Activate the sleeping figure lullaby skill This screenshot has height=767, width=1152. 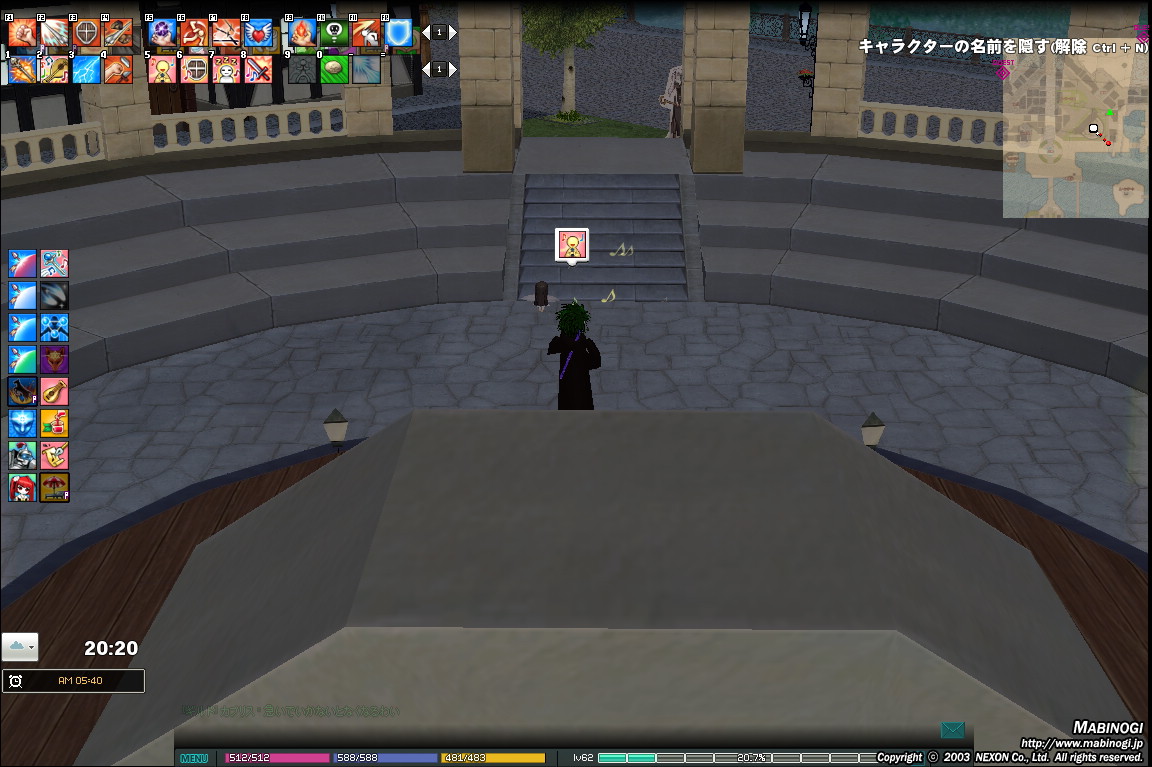227,69
